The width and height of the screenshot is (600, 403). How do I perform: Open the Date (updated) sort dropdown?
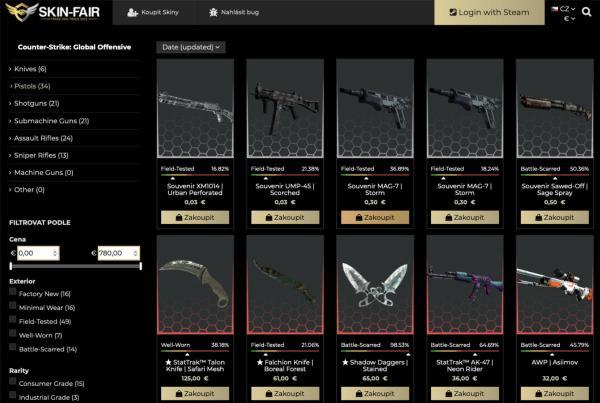190,47
